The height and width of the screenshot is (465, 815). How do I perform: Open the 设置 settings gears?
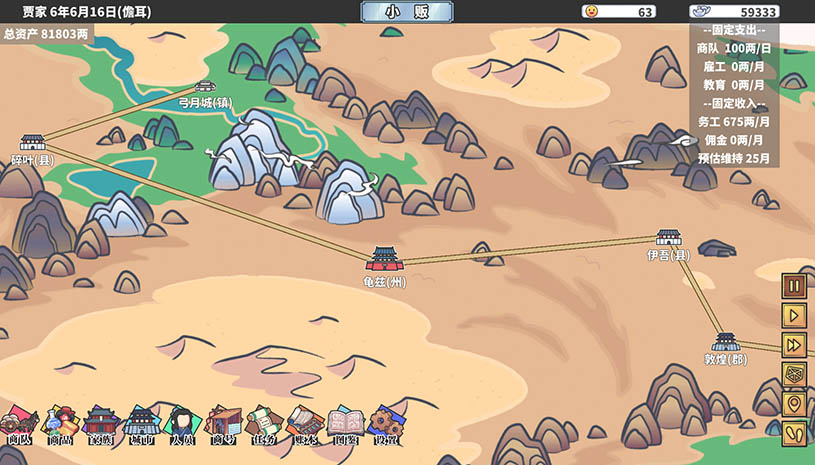384,425
